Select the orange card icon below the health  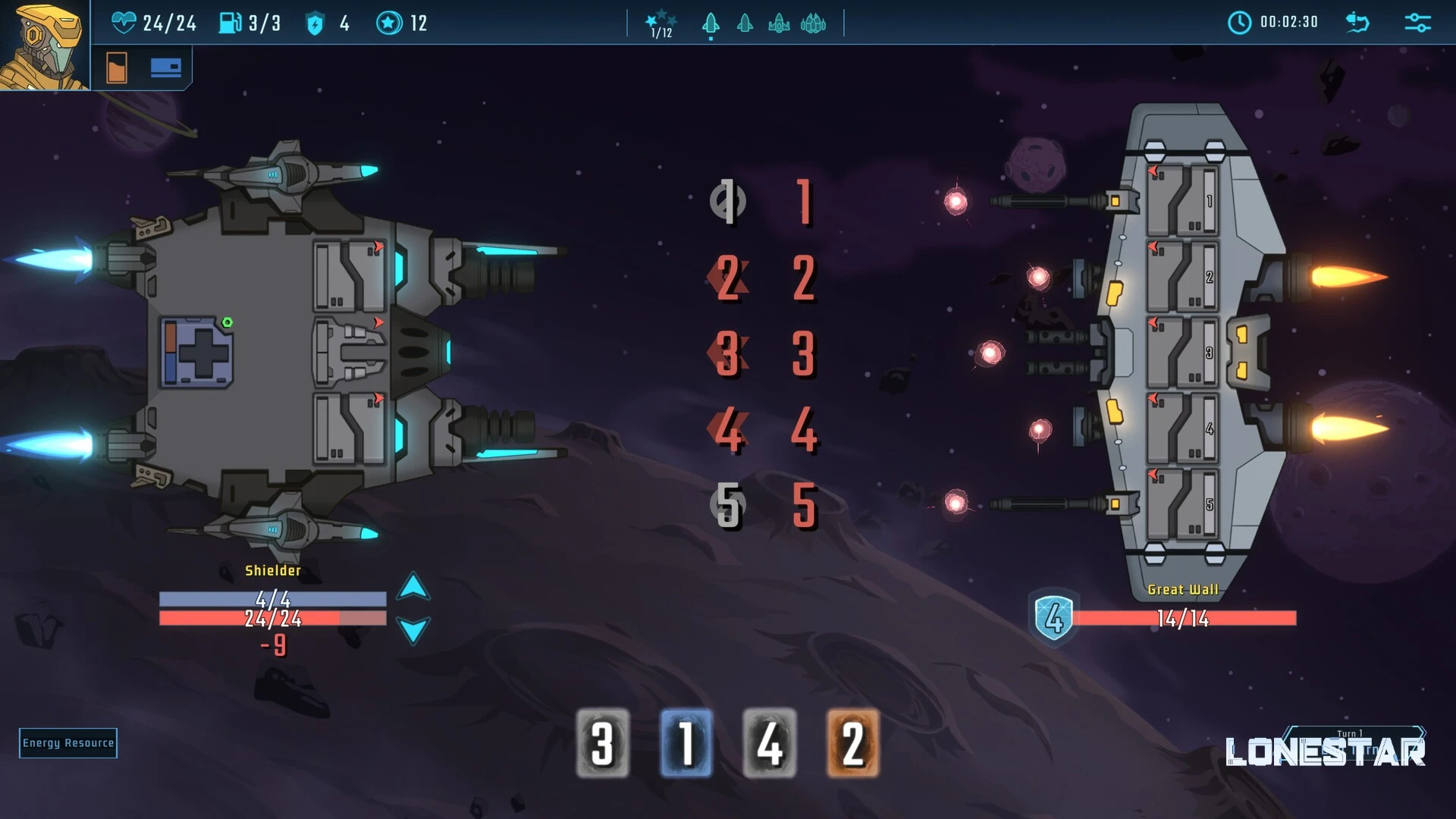tap(117, 68)
